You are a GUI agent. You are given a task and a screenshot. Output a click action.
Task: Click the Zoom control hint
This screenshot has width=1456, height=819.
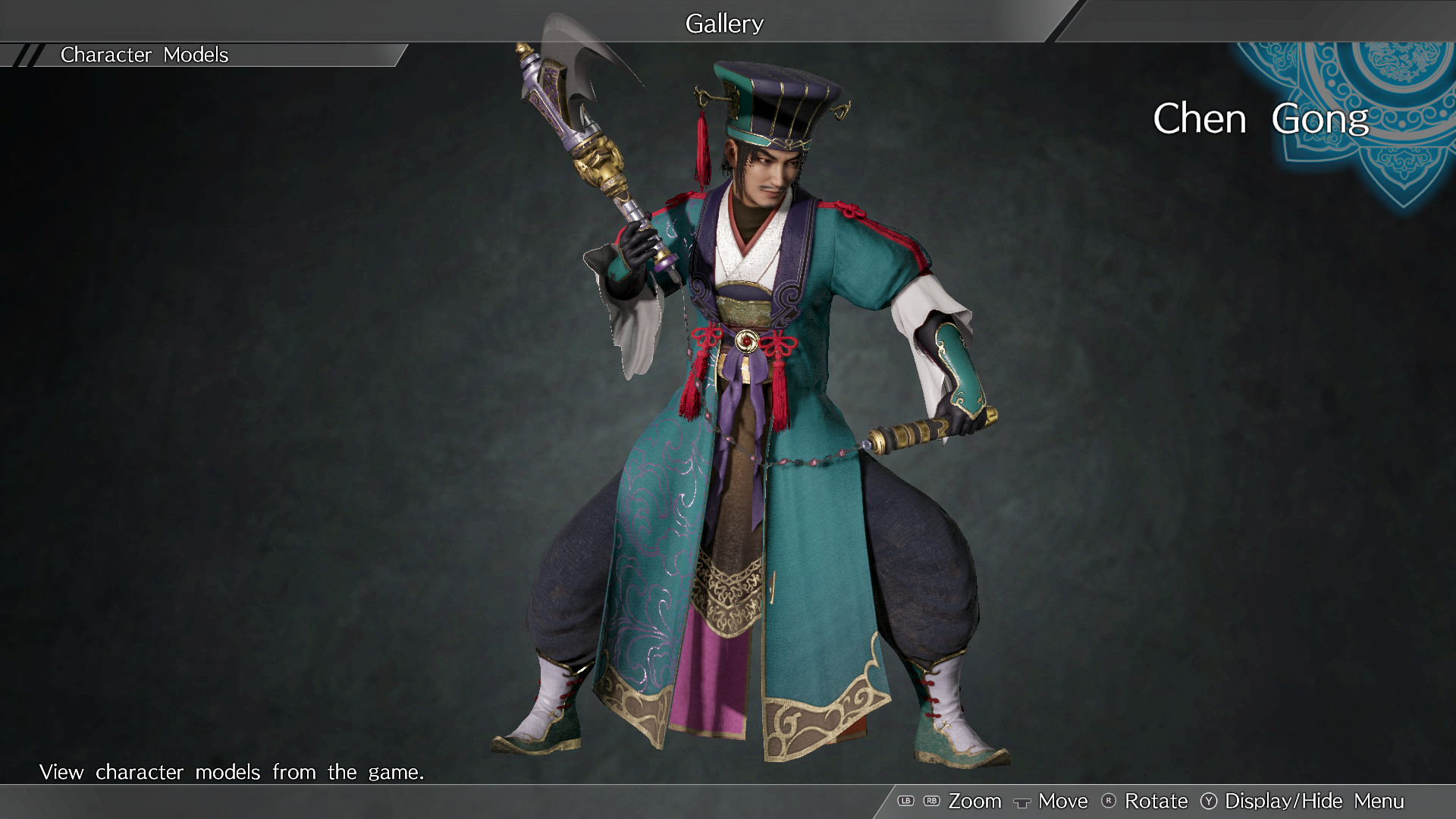[976, 802]
